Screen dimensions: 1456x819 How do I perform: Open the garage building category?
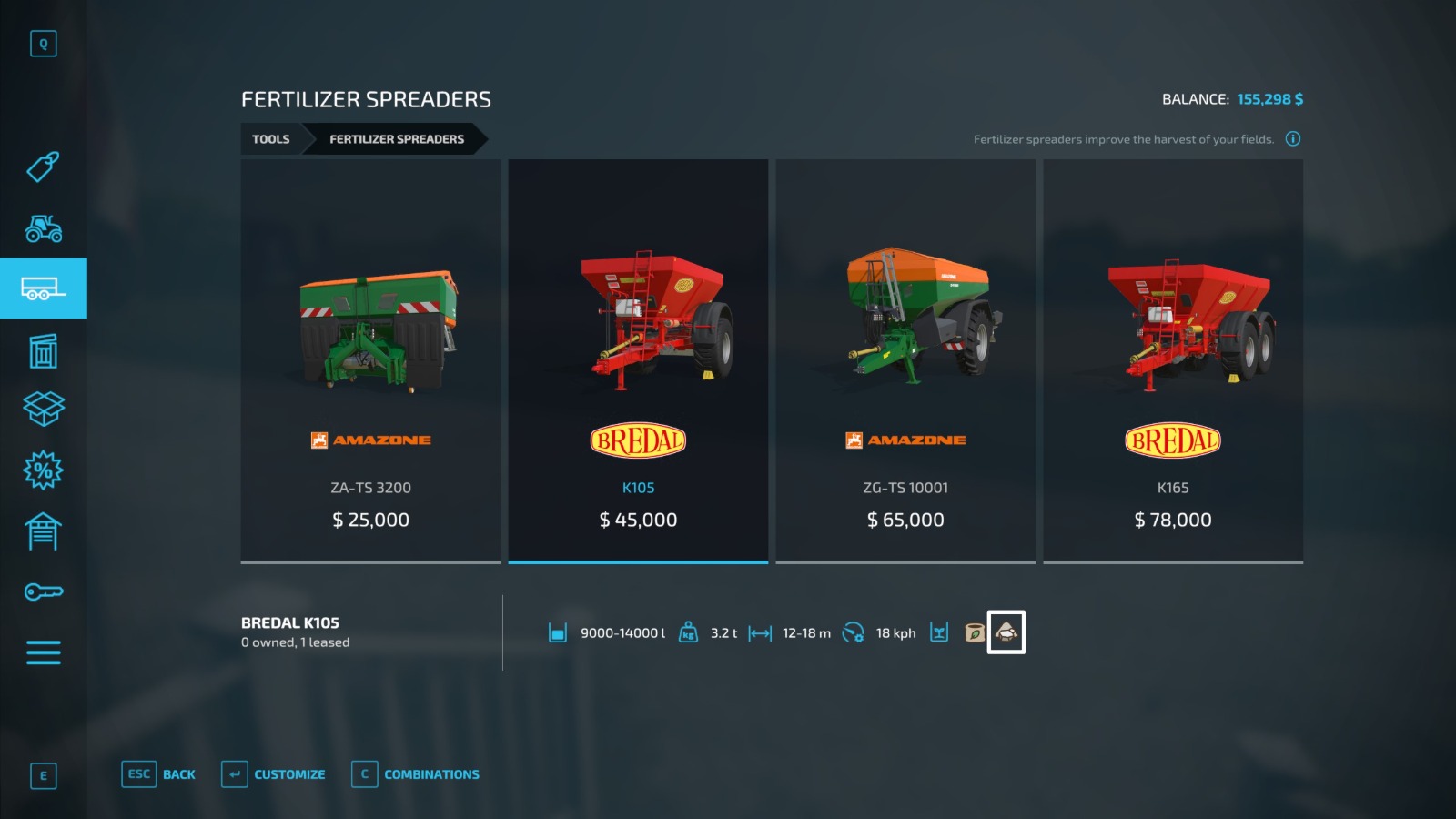43,531
